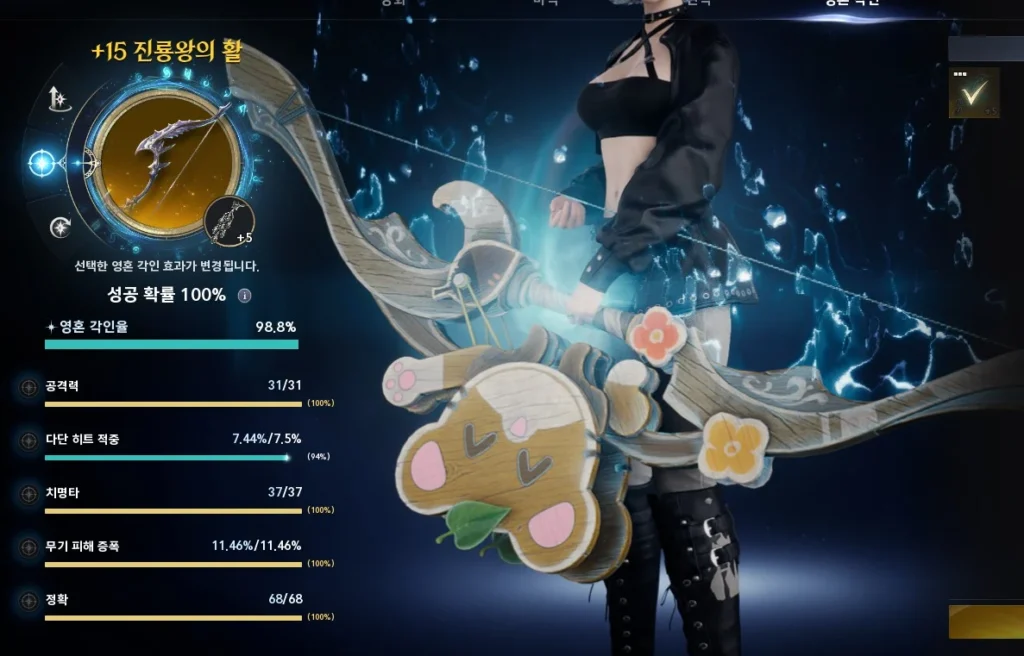The width and height of the screenshot is (1024, 656).
Task: Select the glowing blue soul imprint icon
Action: (42, 162)
